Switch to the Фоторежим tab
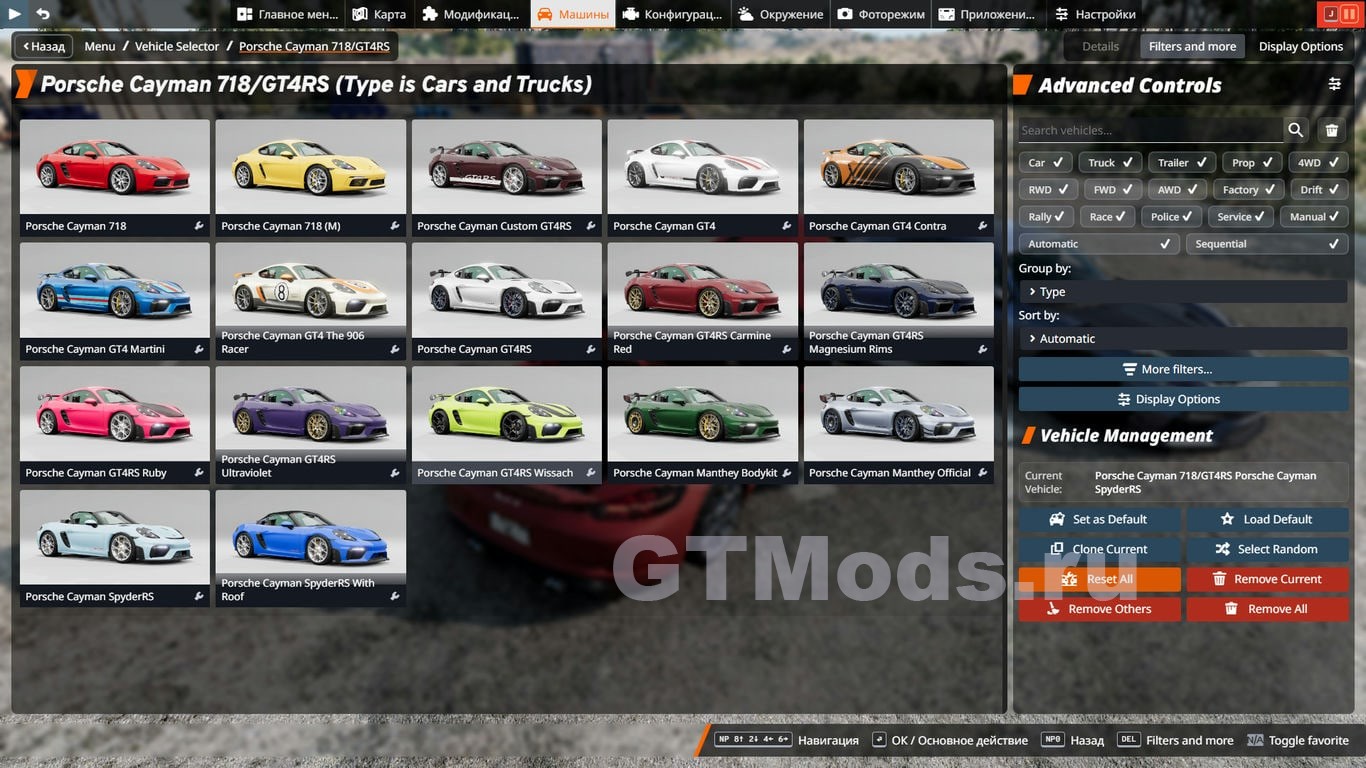The width and height of the screenshot is (1366, 768). [881, 14]
